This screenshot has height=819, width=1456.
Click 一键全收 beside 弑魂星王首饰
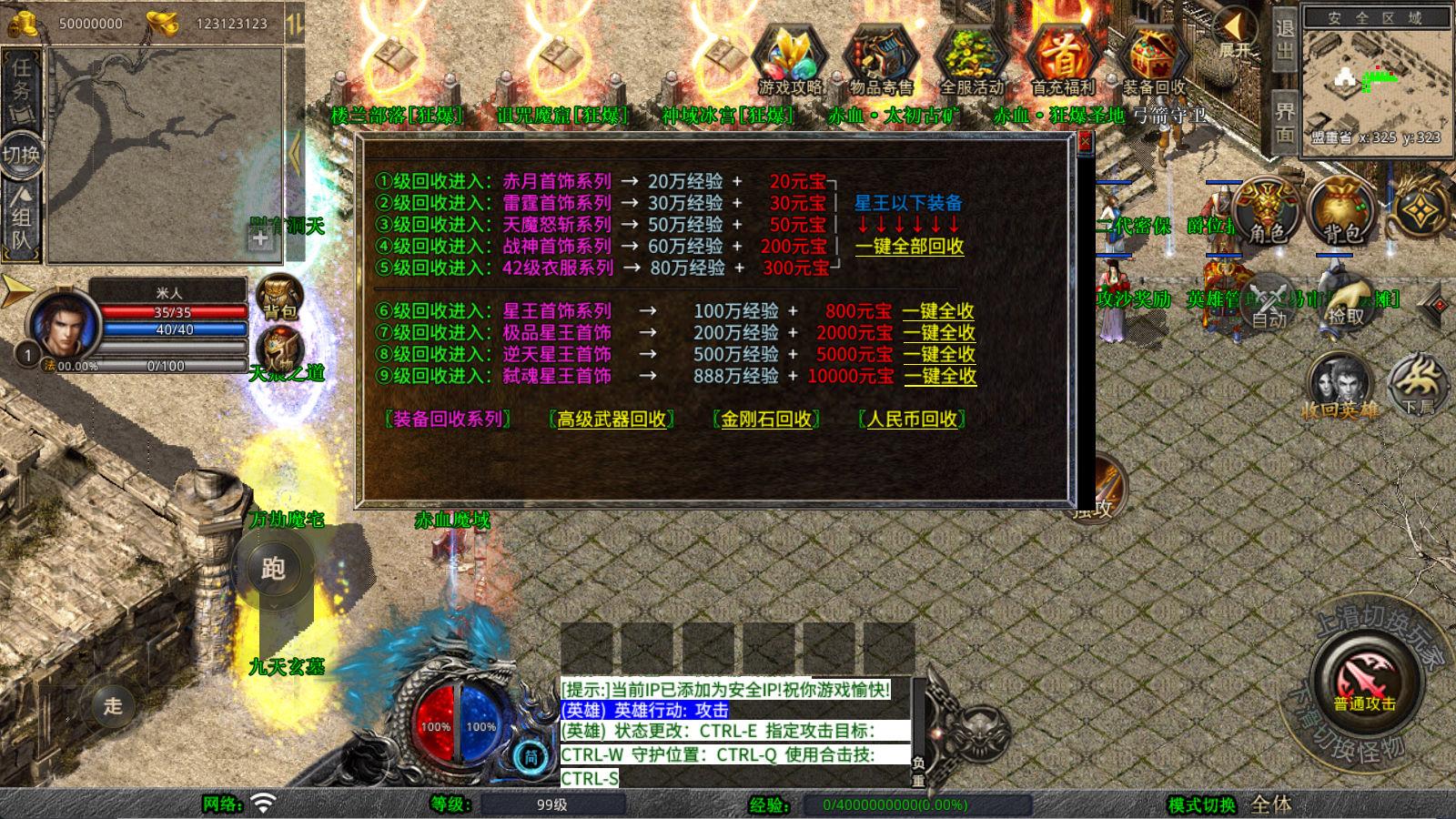coord(938,377)
